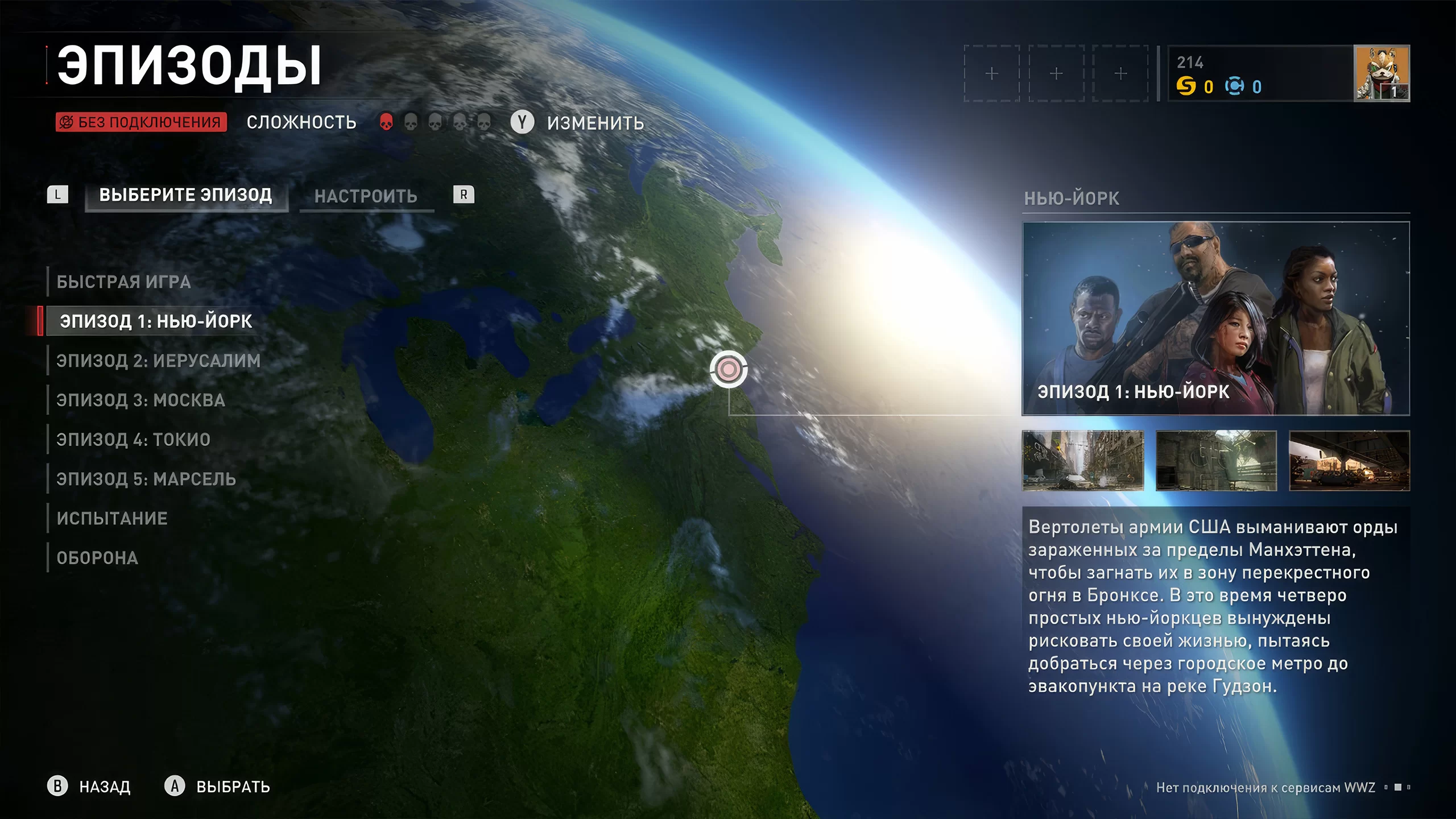Click the offline (Без подключения) status badge
This screenshot has width=1456, height=819.
coord(141,122)
